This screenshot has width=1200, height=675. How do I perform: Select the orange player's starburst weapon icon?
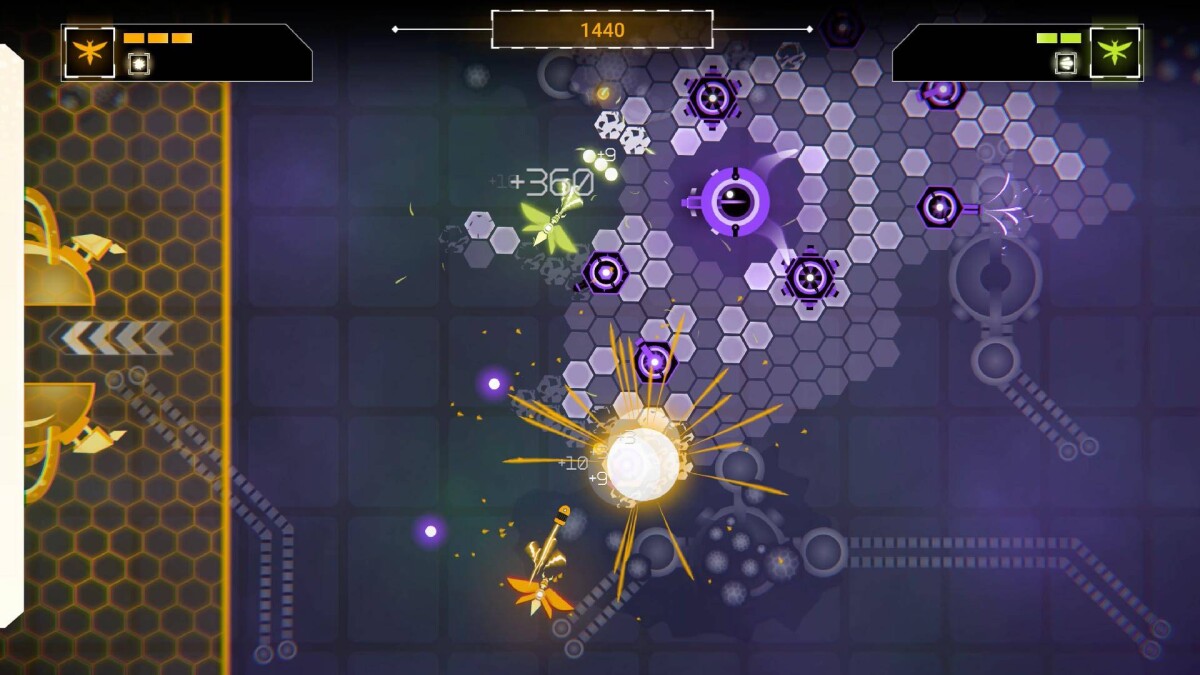click(x=139, y=64)
